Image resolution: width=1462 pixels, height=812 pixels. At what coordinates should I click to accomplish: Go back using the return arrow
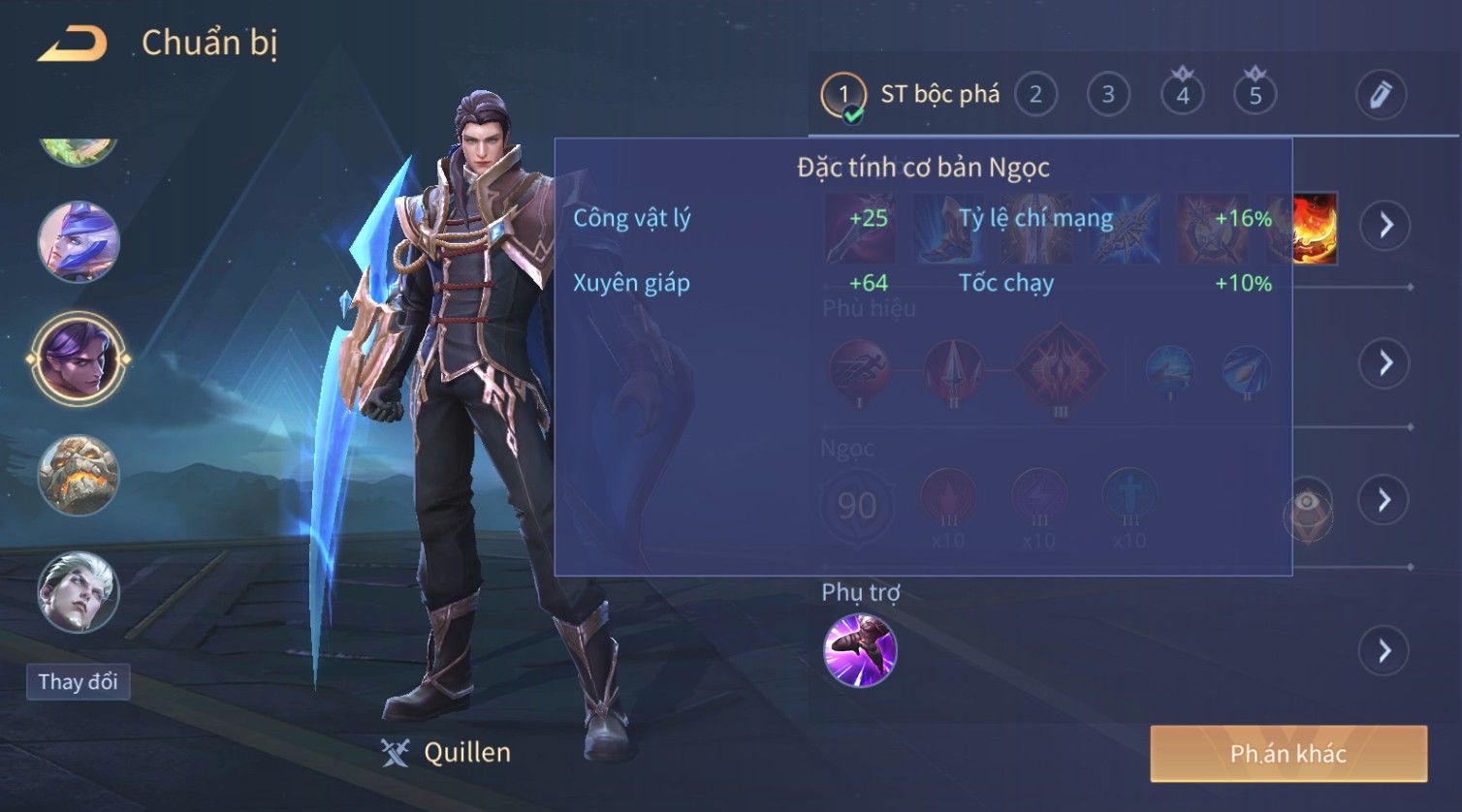(71, 45)
